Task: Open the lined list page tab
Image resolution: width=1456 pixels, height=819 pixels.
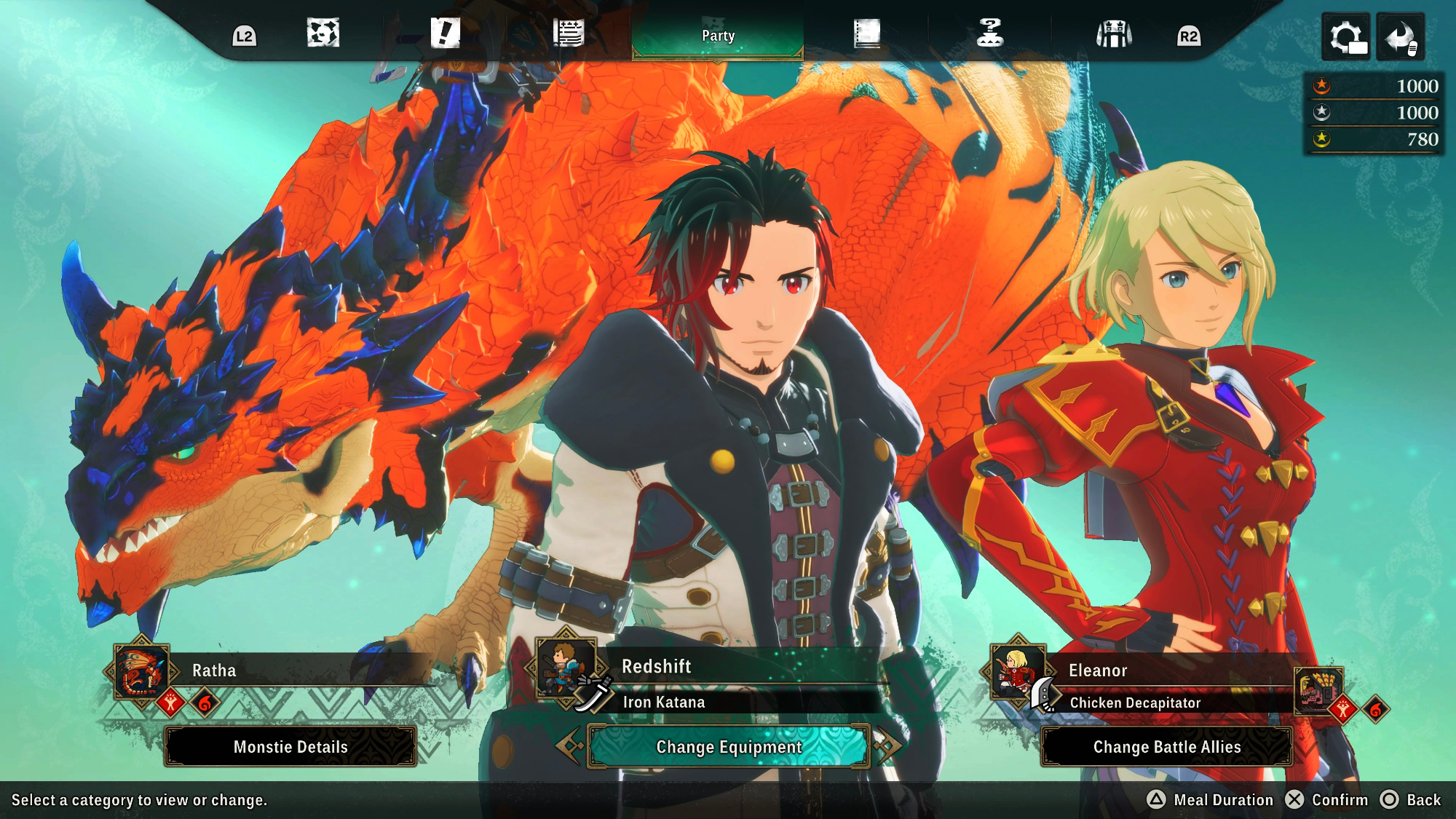Action: click(568, 33)
